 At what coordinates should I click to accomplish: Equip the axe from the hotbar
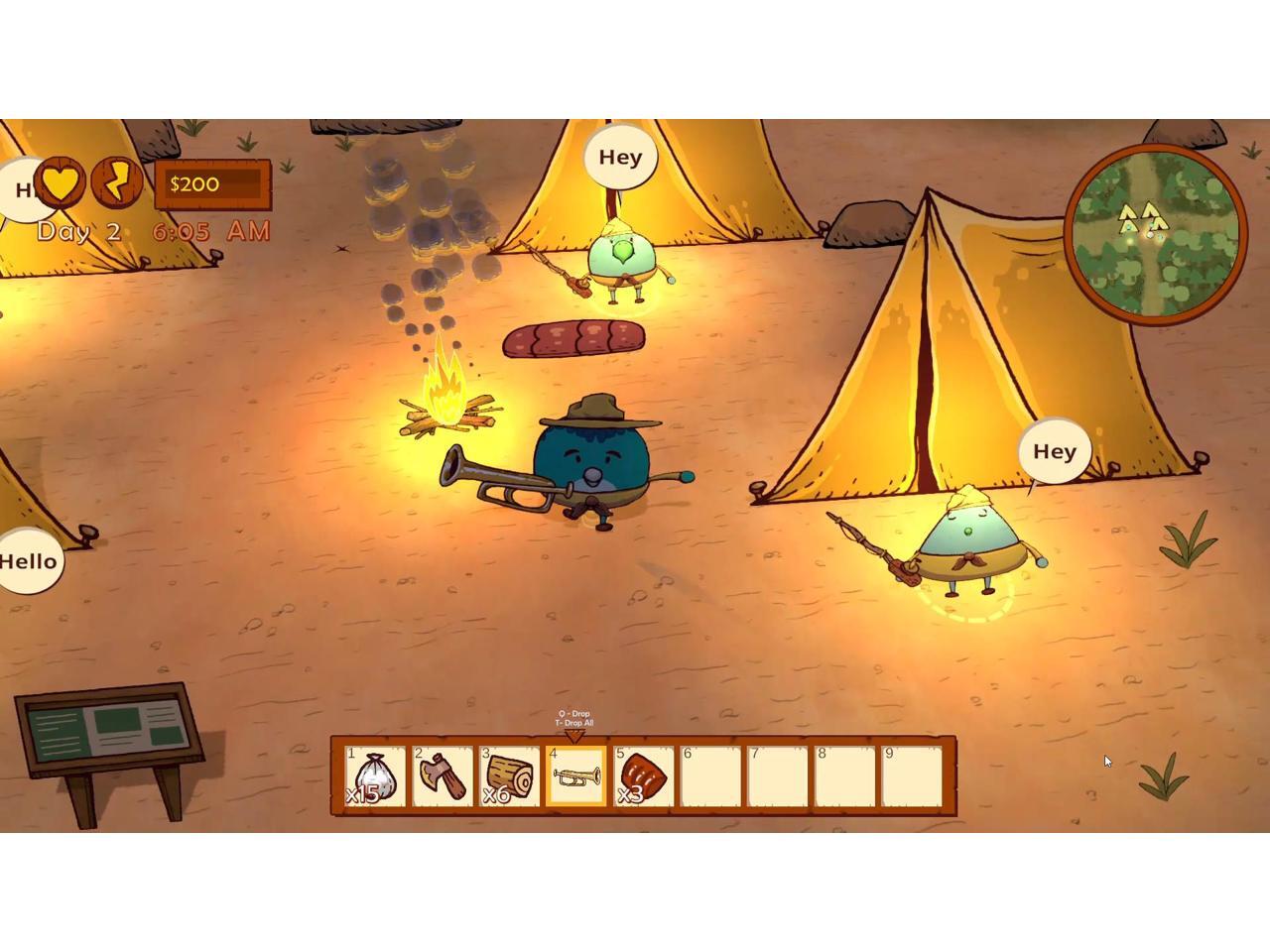coord(443,775)
